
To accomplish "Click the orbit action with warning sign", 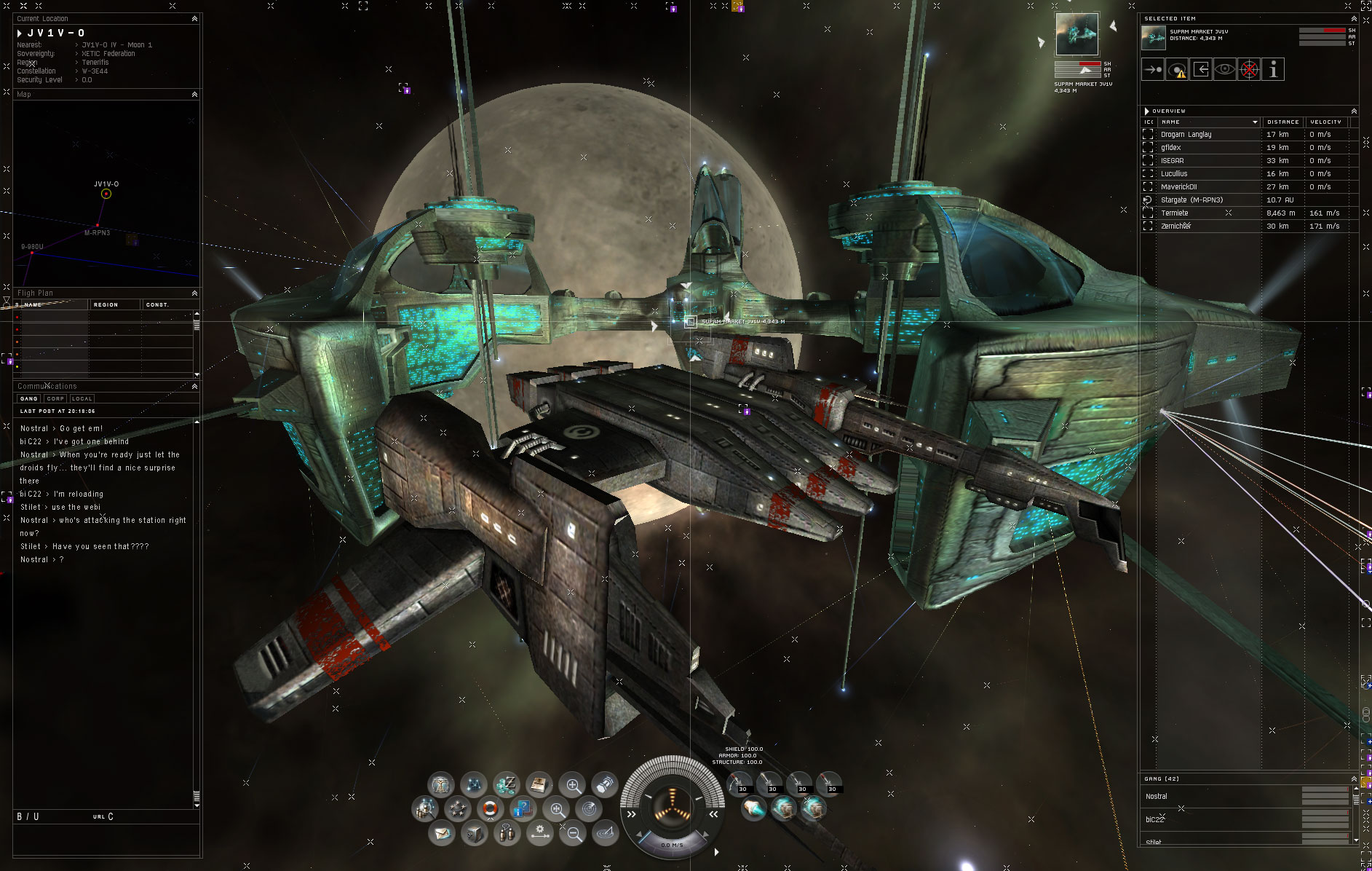I will tap(1177, 70).
